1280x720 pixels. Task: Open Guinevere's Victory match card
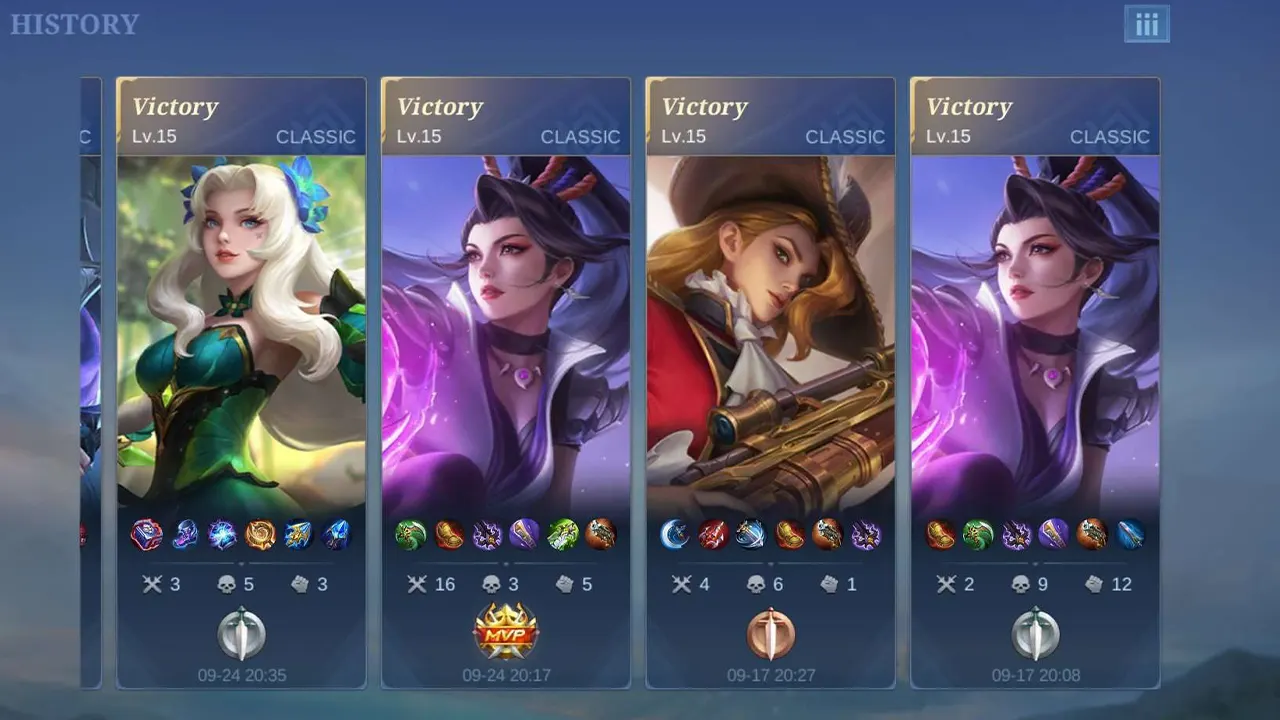click(241, 350)
